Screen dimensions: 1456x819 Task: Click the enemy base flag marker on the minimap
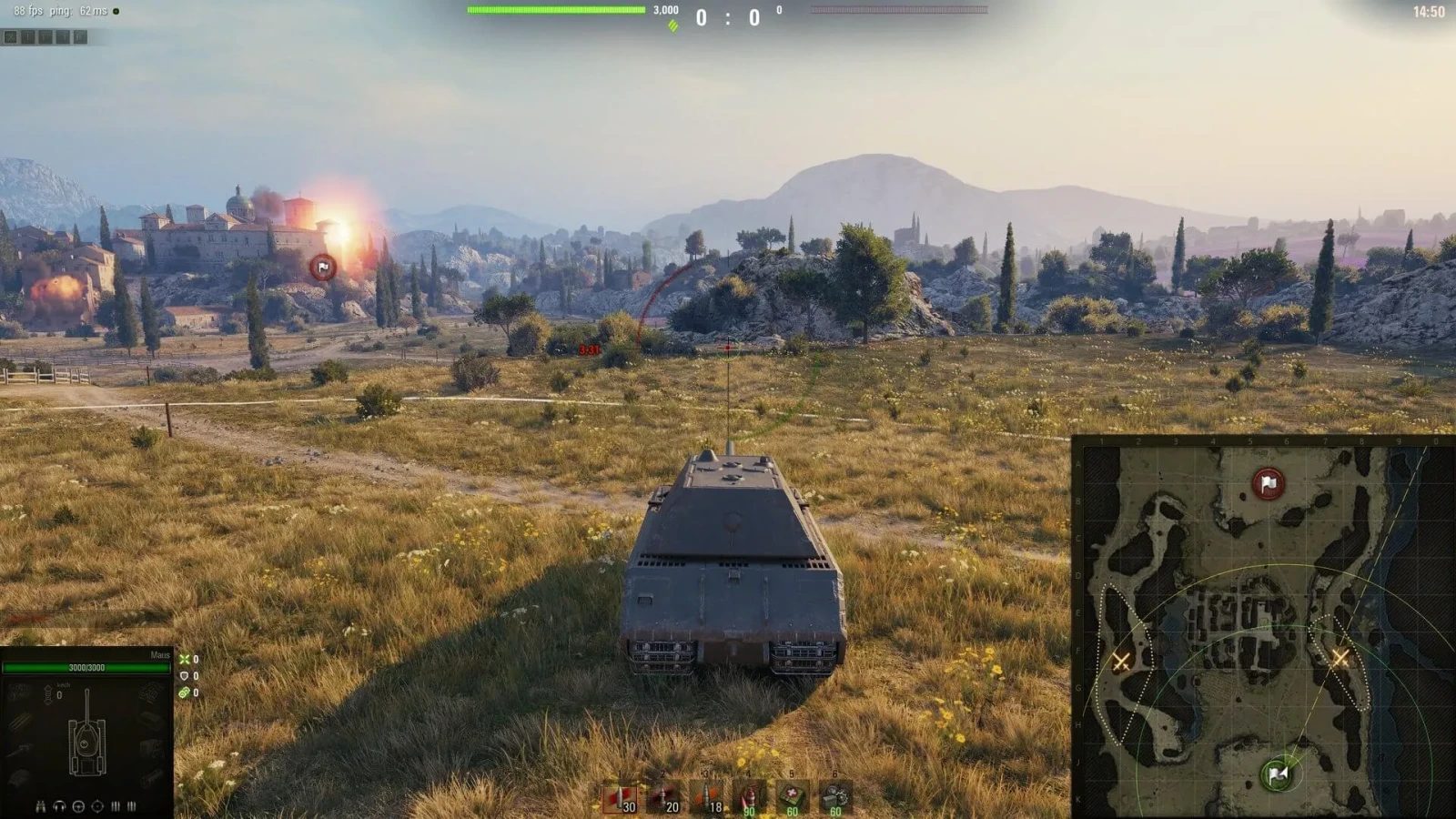pyautogui.click(x=1266, y=482)
